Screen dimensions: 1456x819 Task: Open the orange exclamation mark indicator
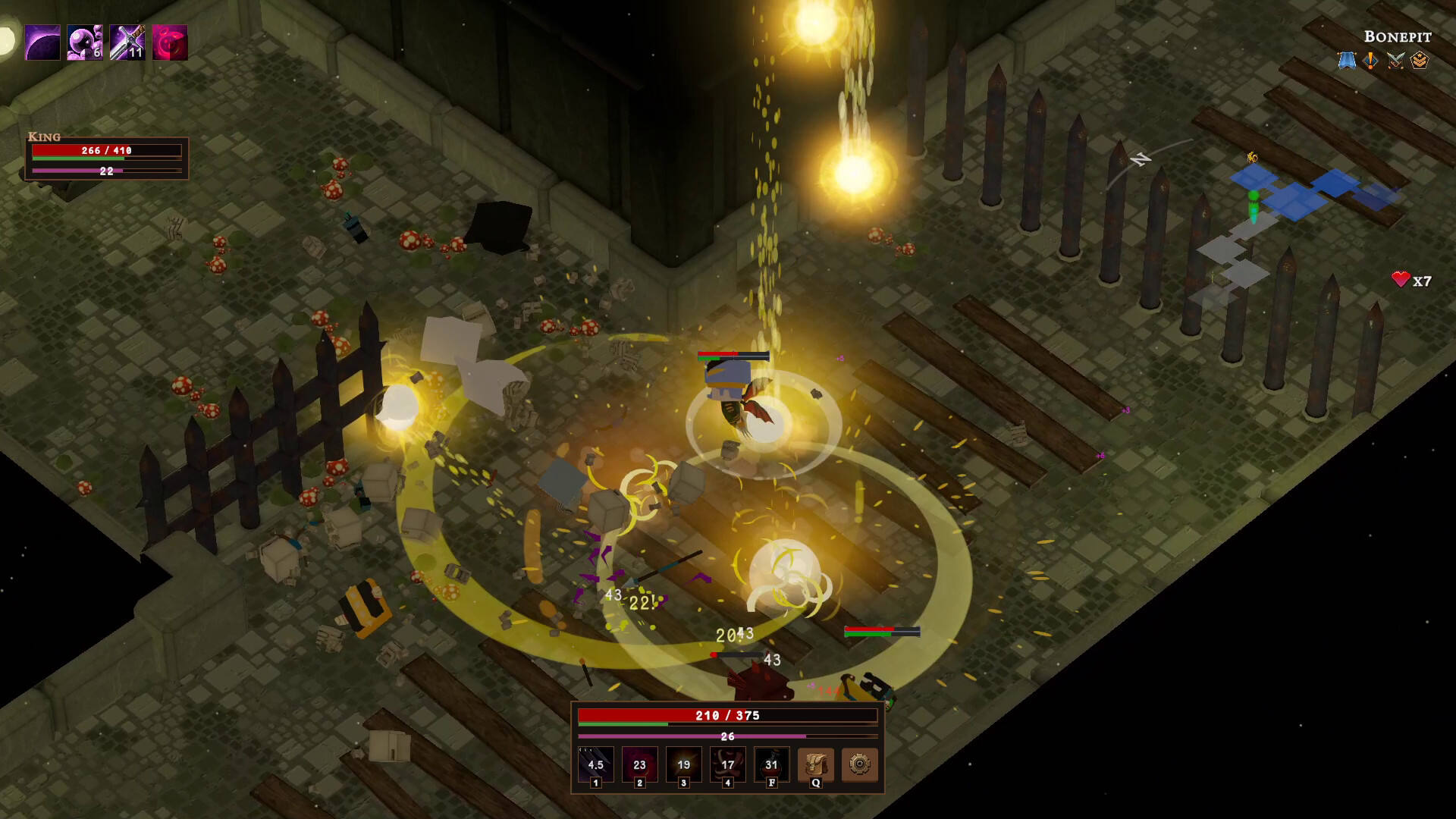[1371, 60]
